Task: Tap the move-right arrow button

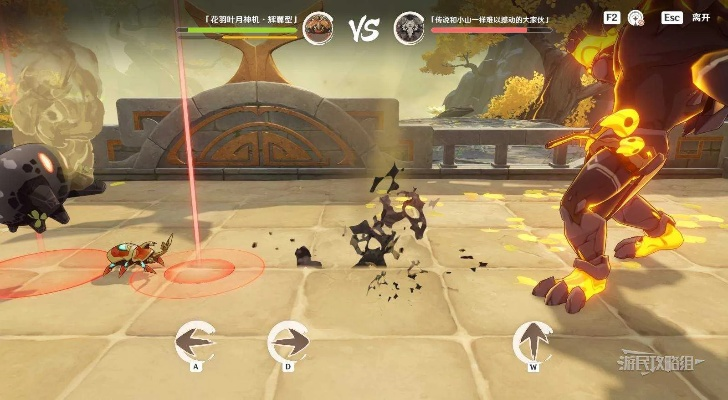Action: point(287,342)
